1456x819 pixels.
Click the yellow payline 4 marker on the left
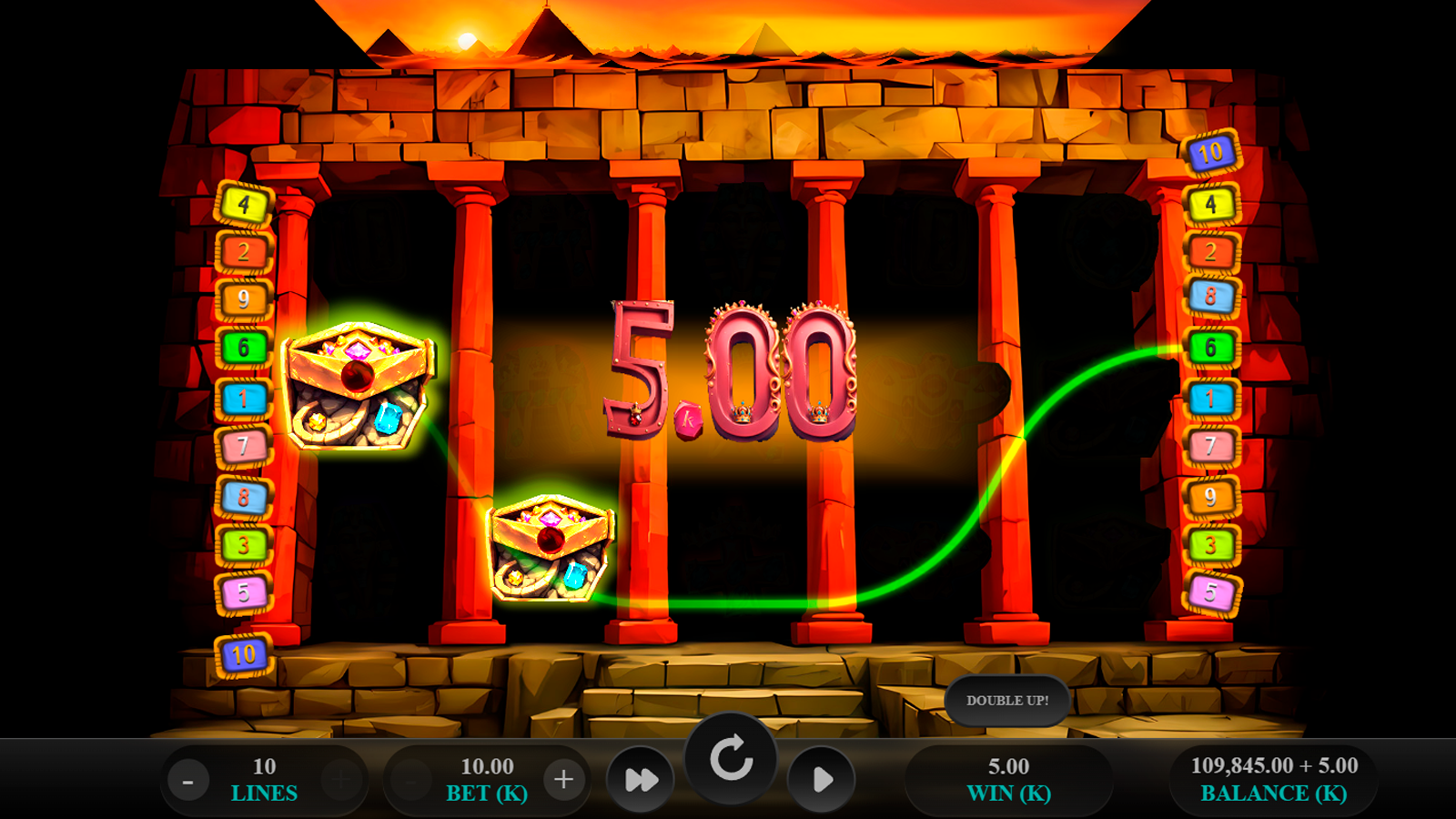click(243, 203)
